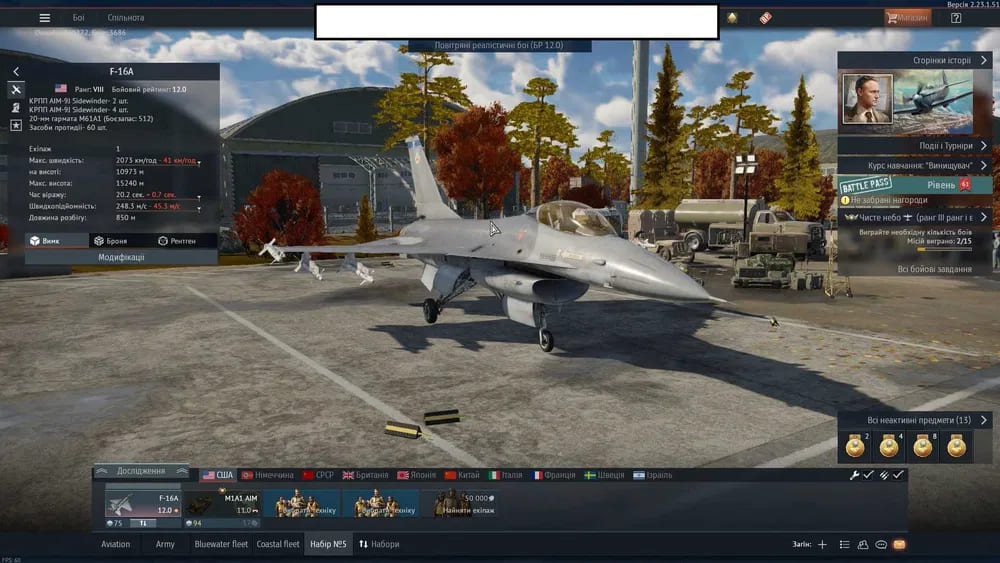Image resolution: width=1000 pixels, height=563 pixels.
Task: Expand Всі неактивні предмети list
Action: click(915, 420)
